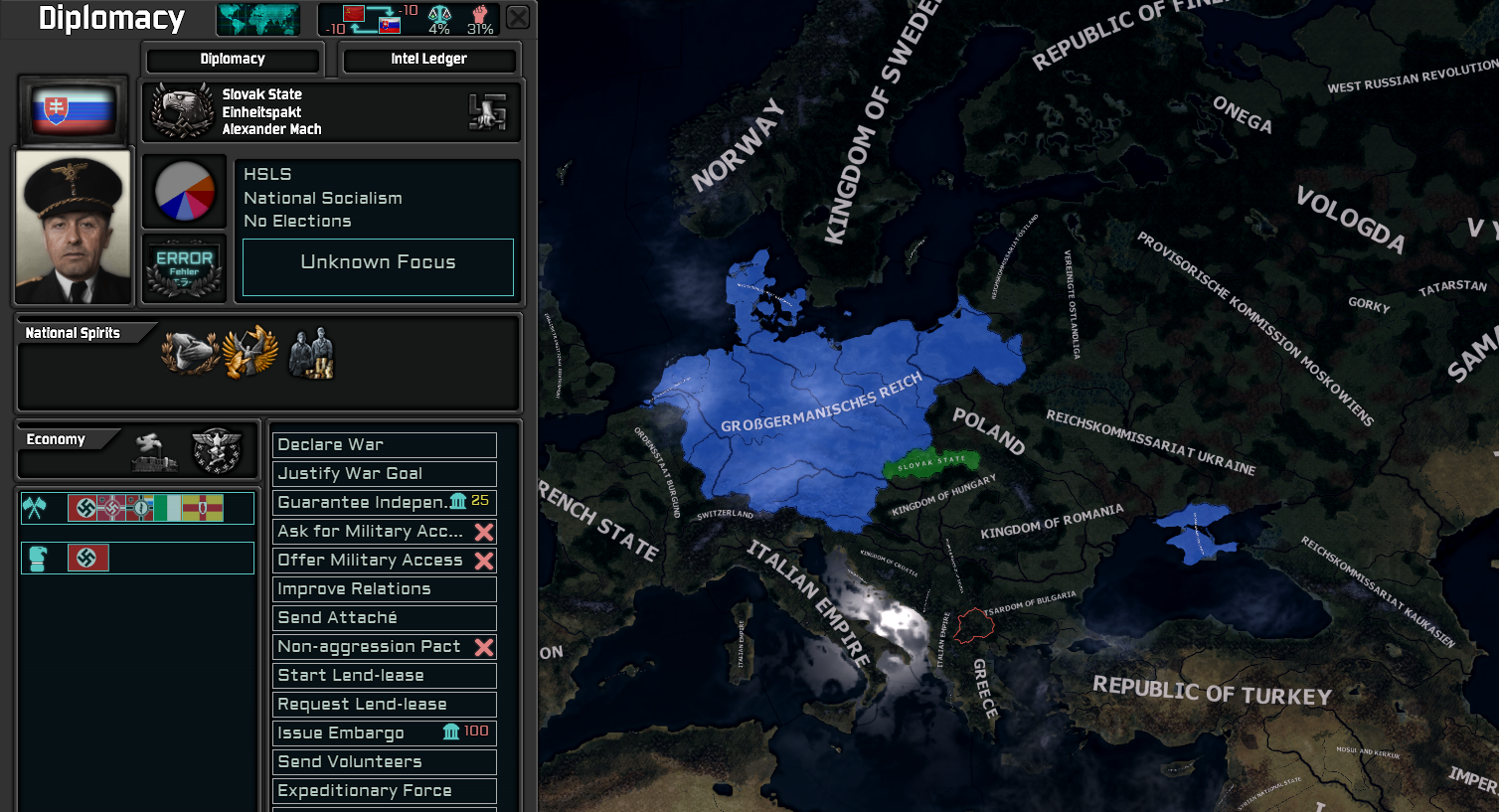1499x812 pixels.
Task: Open the handshake wreath national spirit
Action: click(x=188, y=352)
